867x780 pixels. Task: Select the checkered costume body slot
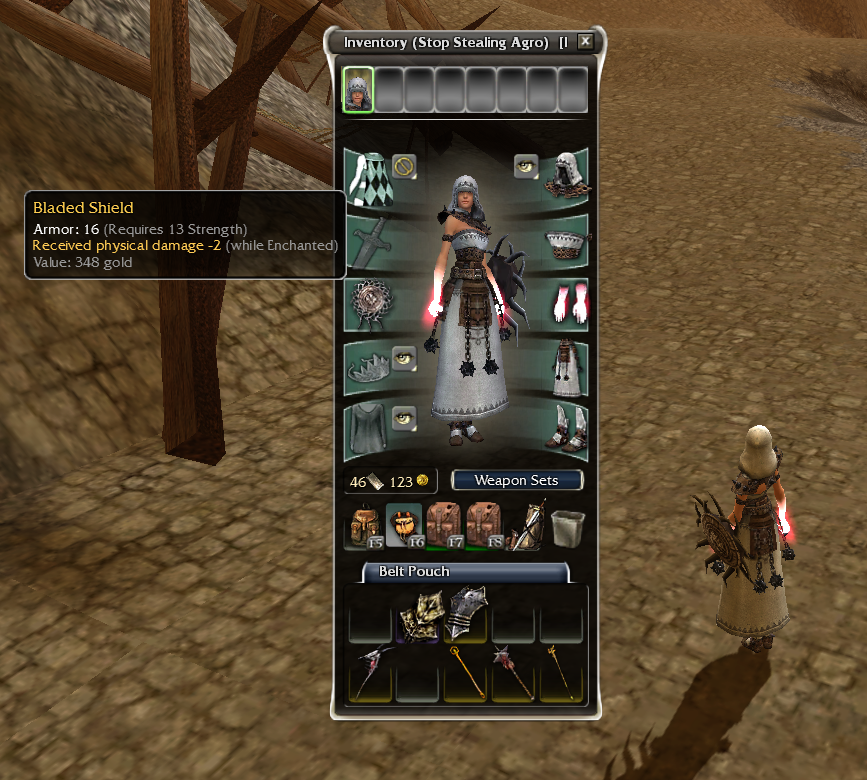pos(366,178)
